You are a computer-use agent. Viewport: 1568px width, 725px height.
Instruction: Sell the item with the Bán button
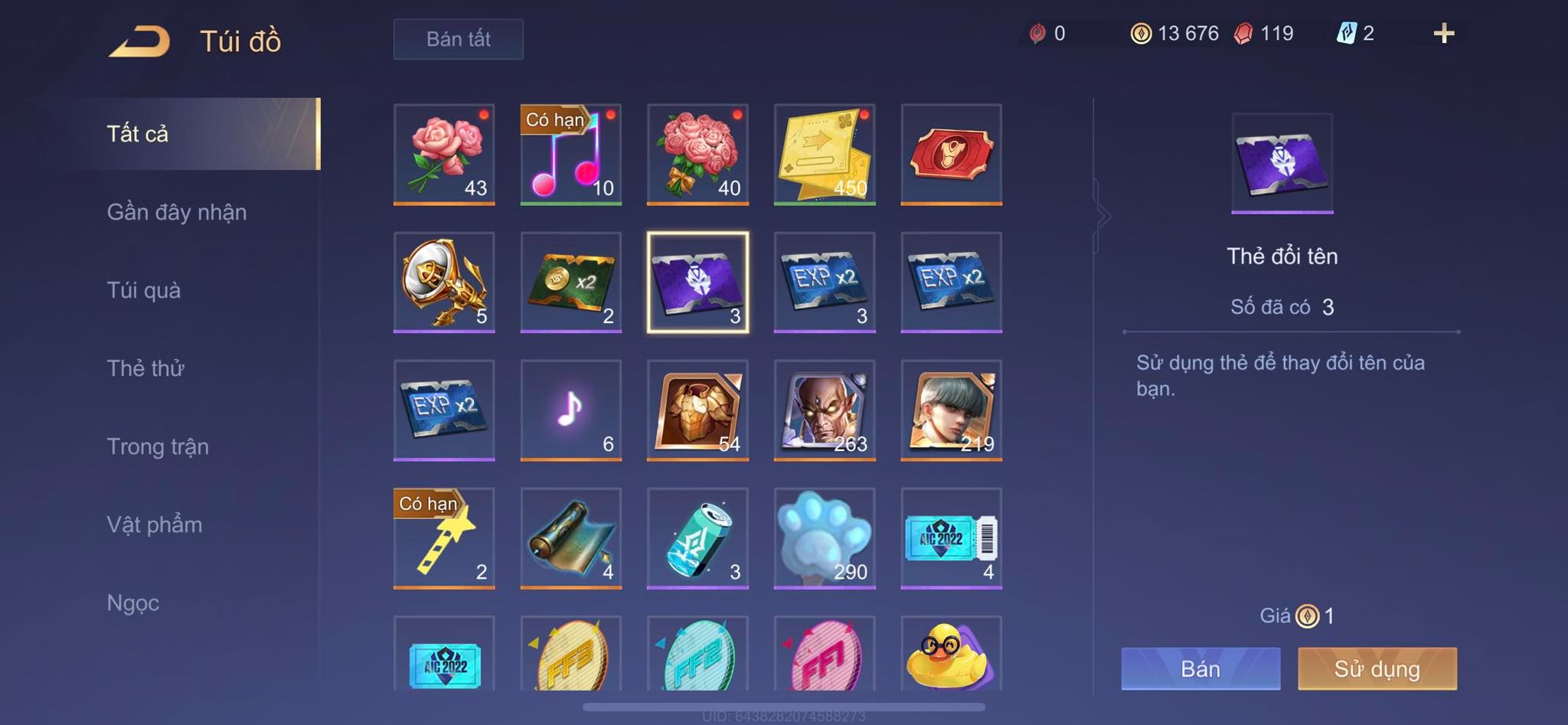coord(1200,668)
